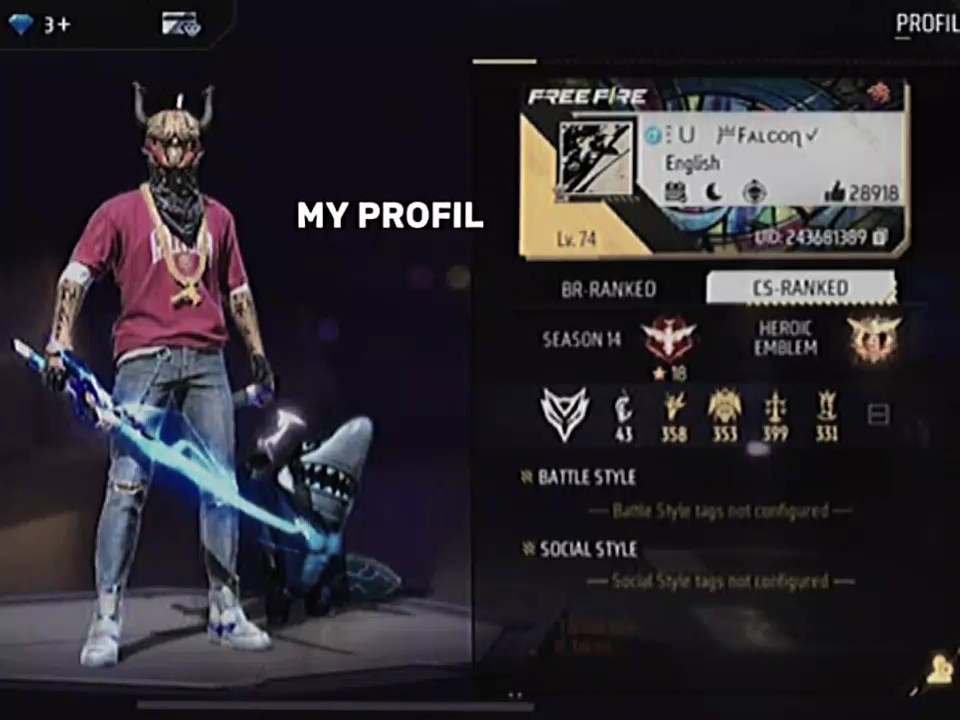Switch to the BR-RANKED tab
The width and height of the screenshot is (960, 720).
click(608, 289)
